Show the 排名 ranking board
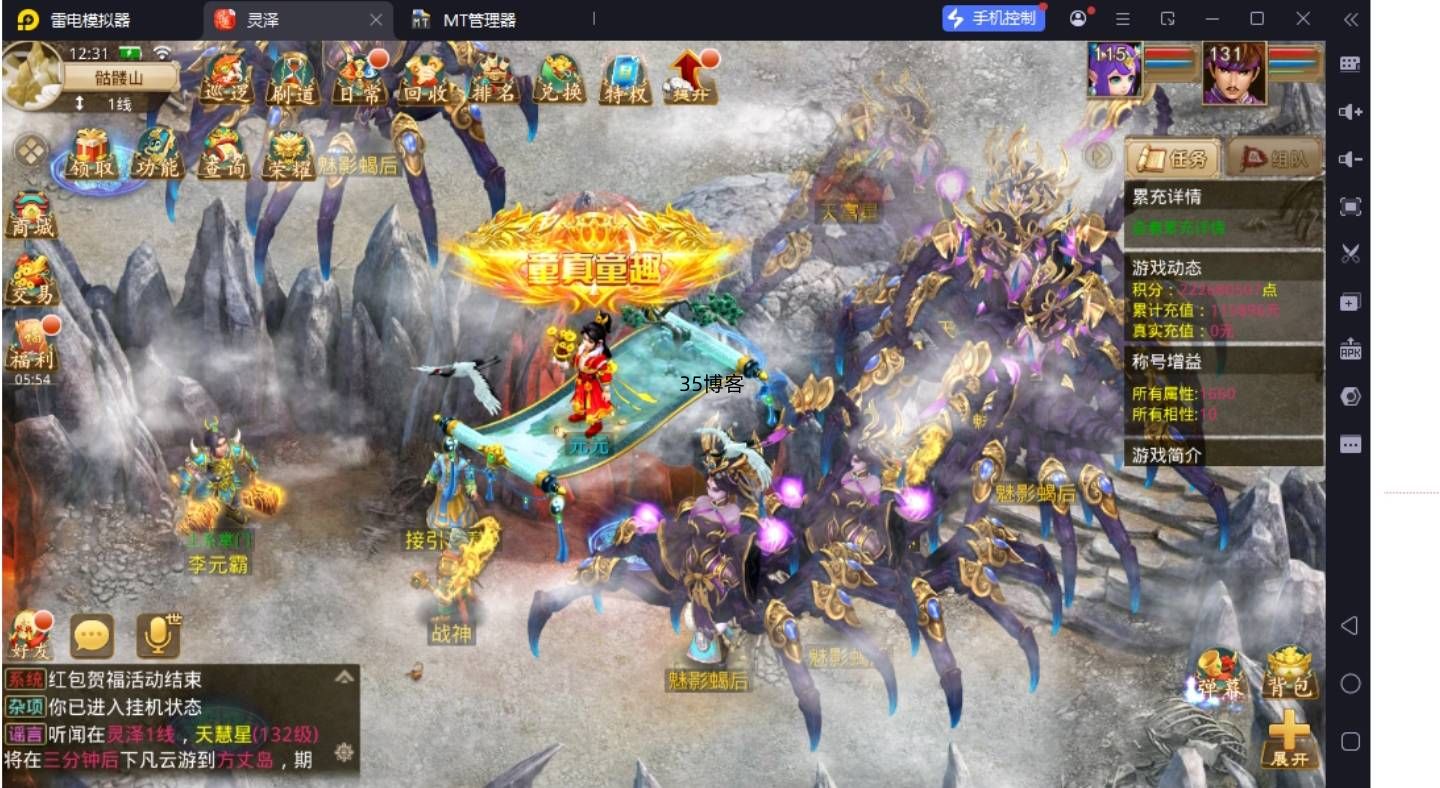The height and width of the screenshot is (788, 1440). [493, 78]
